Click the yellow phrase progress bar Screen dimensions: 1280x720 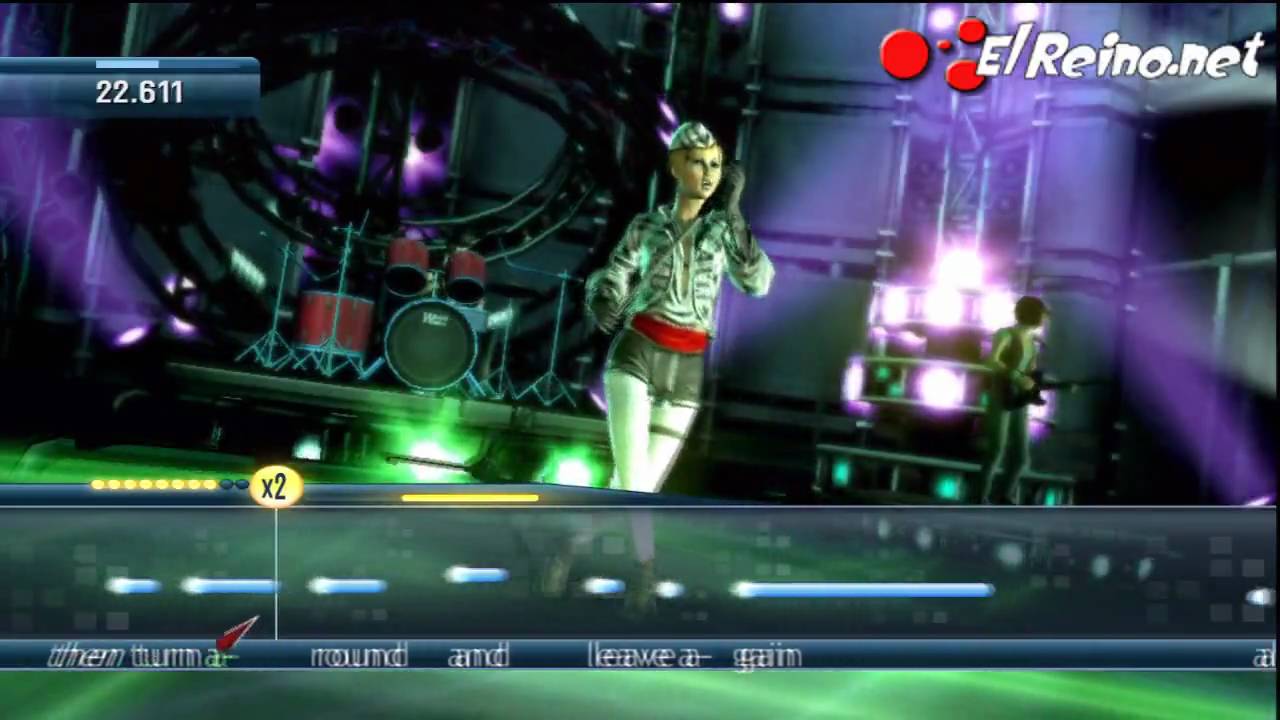click(x=470, y=497)
